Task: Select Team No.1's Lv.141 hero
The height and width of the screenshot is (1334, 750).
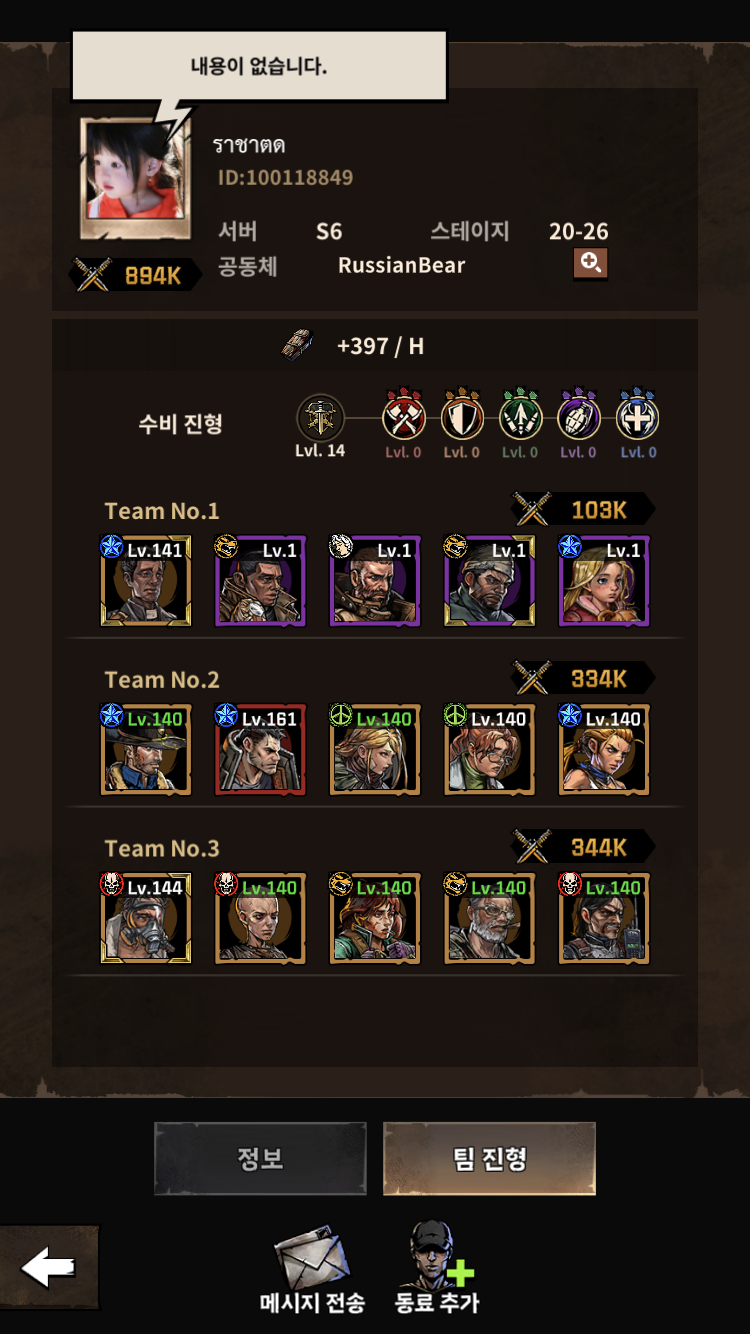Action: coord(146,582)
